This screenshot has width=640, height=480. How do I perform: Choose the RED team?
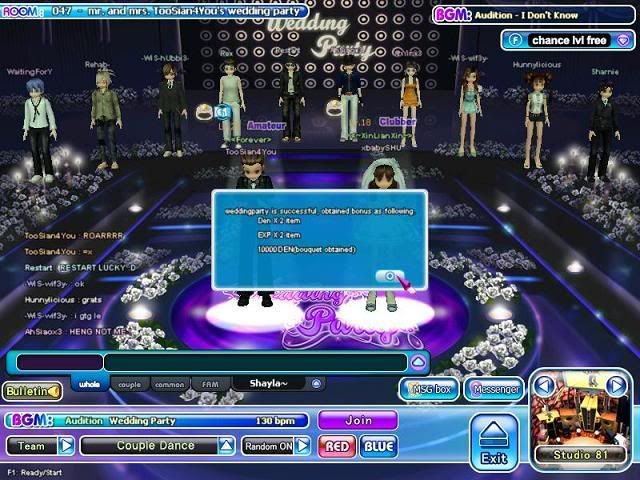point(336,446)
